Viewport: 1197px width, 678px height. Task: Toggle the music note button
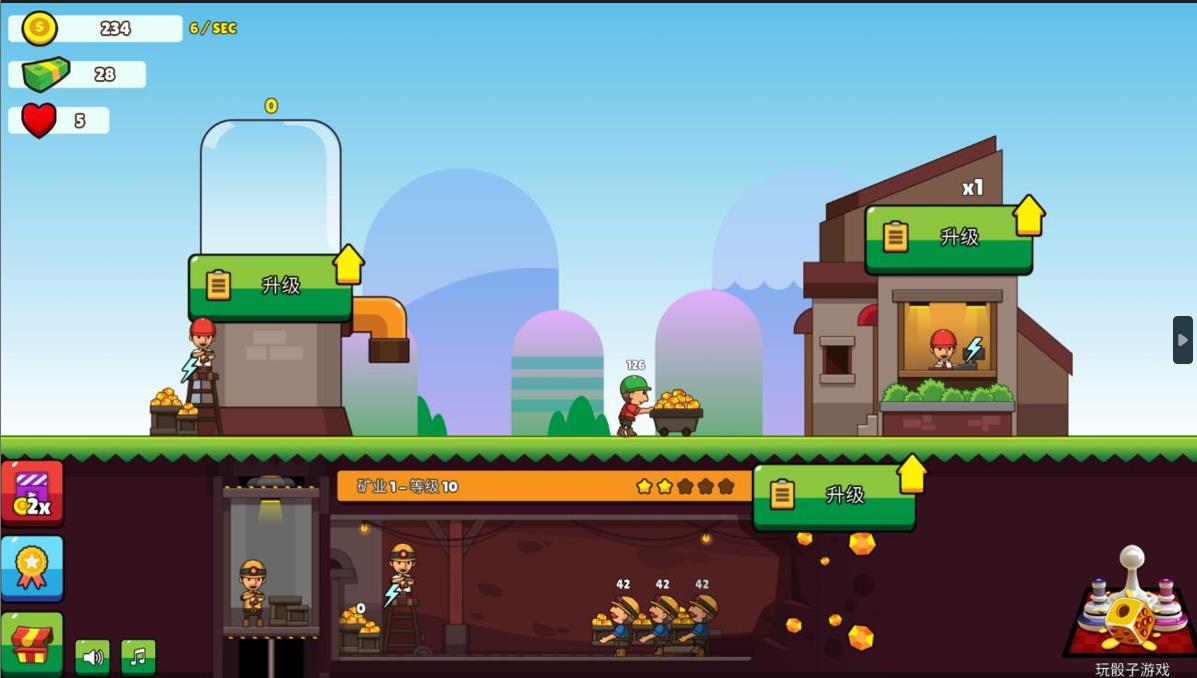139,657
